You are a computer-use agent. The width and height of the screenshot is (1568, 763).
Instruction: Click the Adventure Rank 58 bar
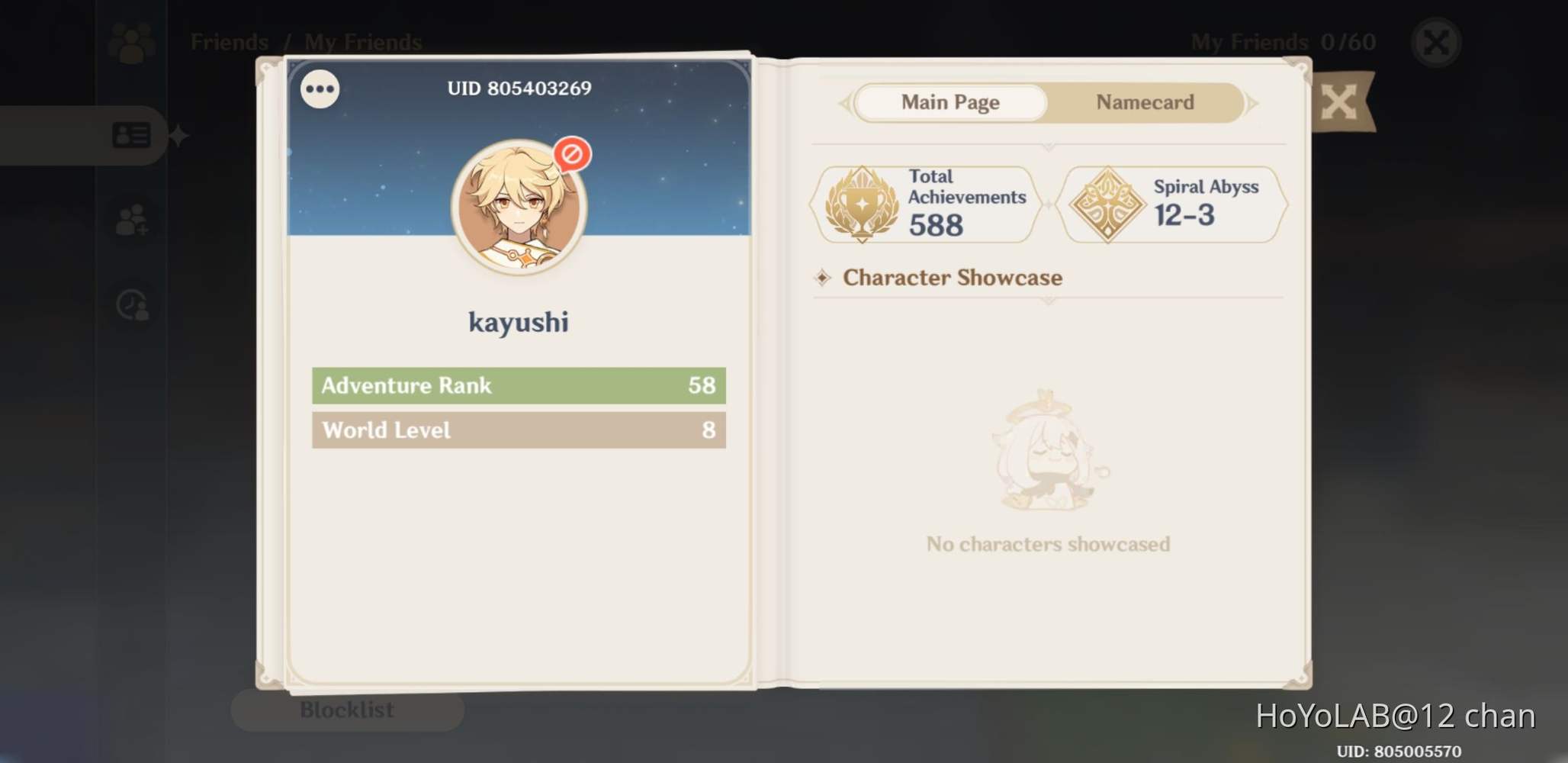click(519, 385)
